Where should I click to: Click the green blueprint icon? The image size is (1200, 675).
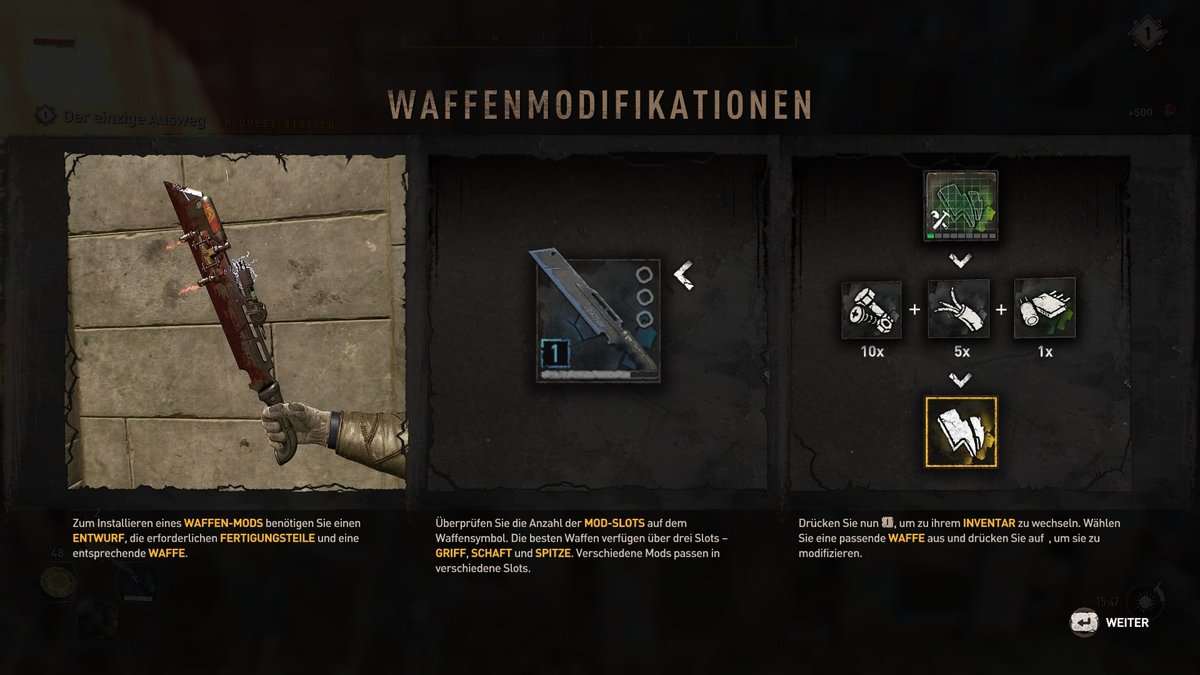[x=959, y=206]
